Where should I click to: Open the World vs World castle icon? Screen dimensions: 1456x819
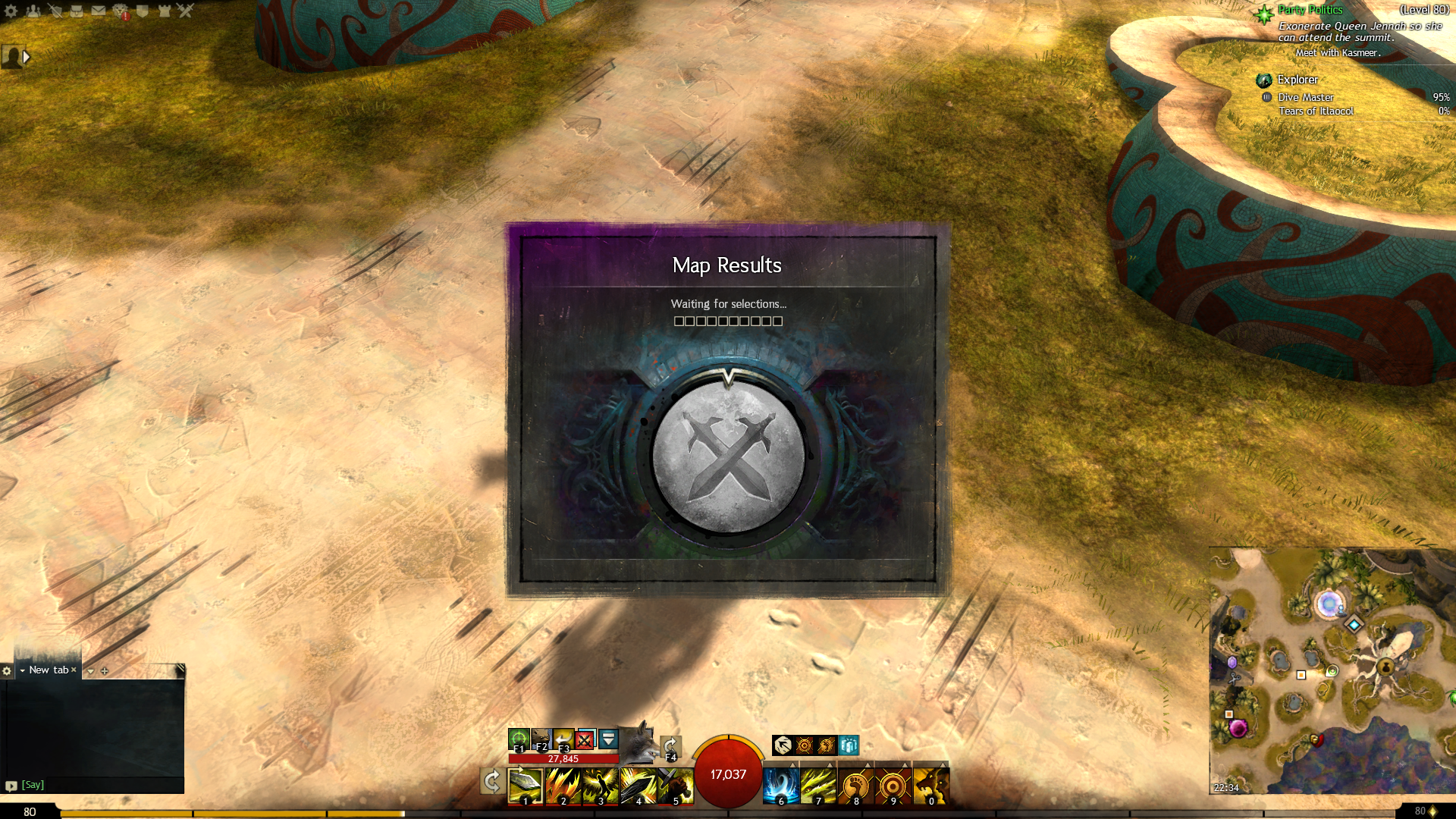[x=165, y=11]
